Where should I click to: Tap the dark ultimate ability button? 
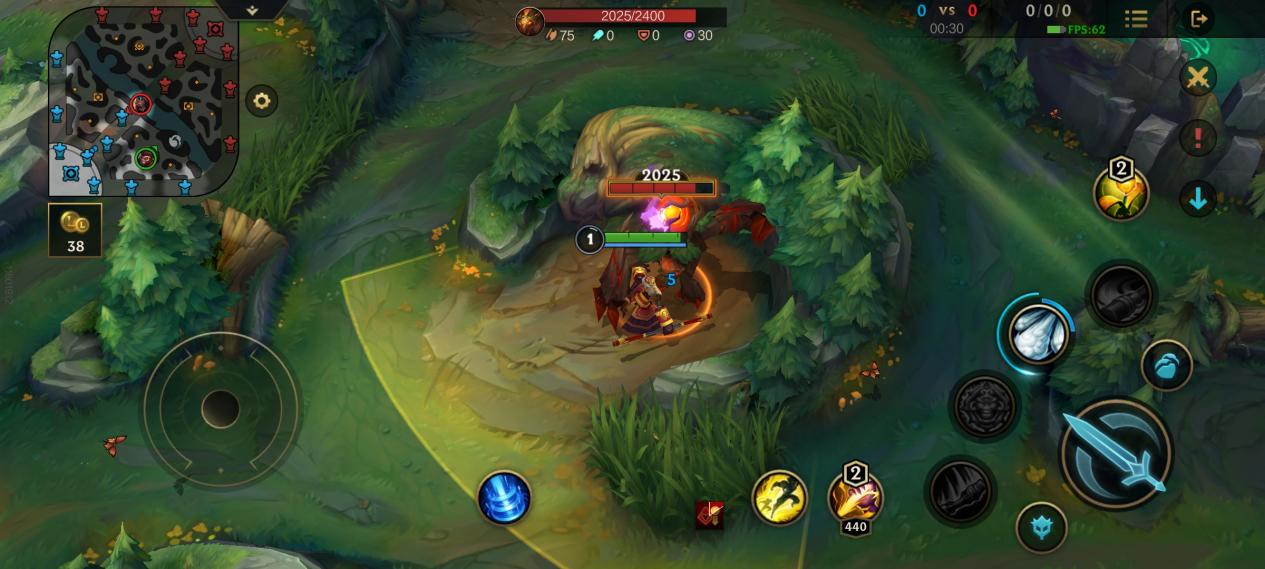(x=1121, y=295)
